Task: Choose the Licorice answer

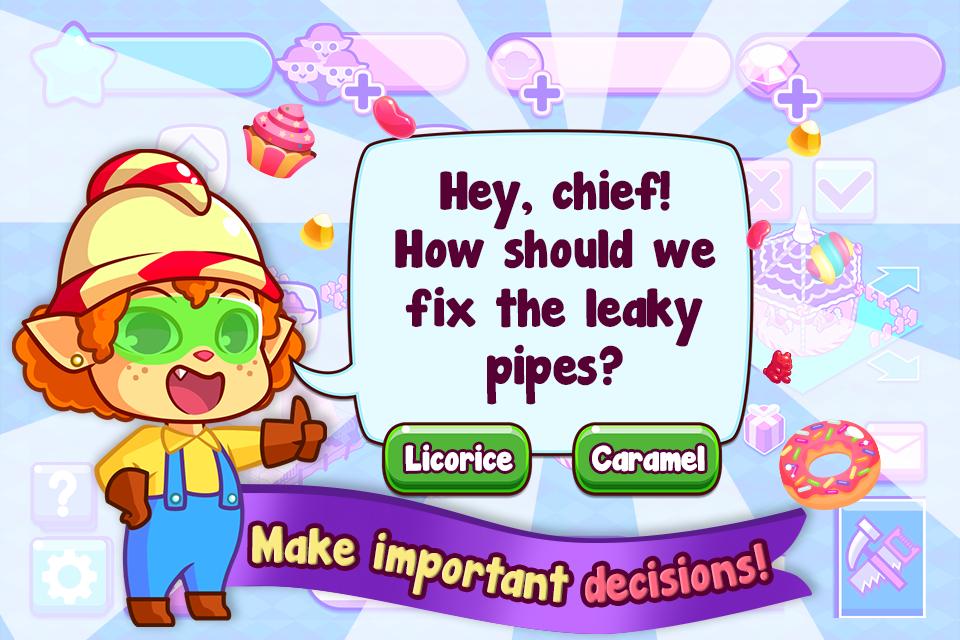Action: pos(458,459)
